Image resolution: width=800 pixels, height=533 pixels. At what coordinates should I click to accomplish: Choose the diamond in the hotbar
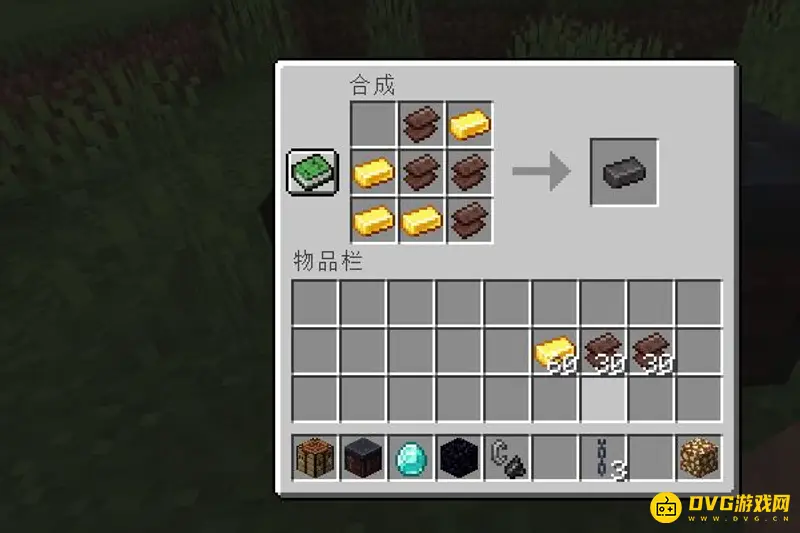[x=411, y=457]
